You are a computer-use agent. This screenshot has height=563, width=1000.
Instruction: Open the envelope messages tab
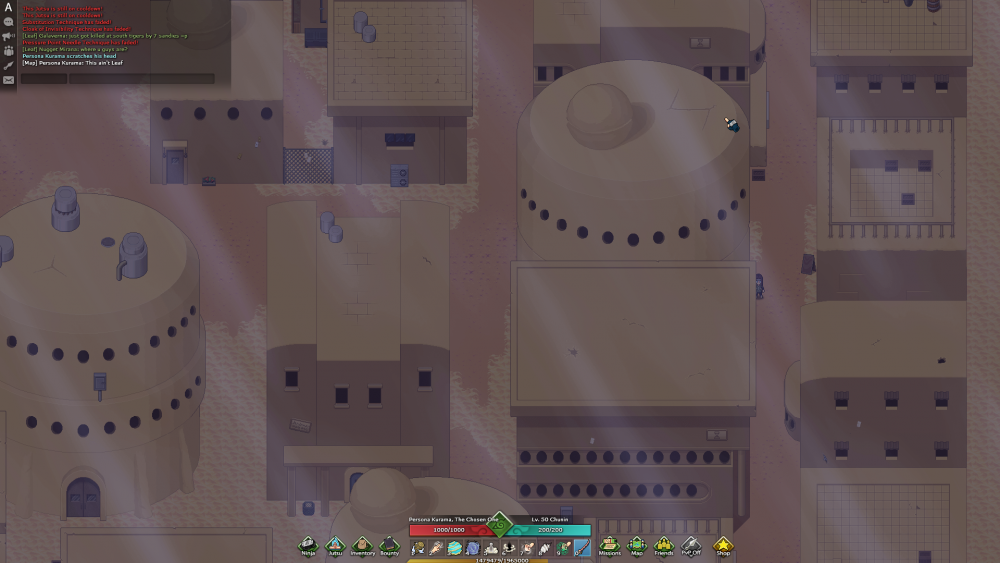tap(8, 80)
